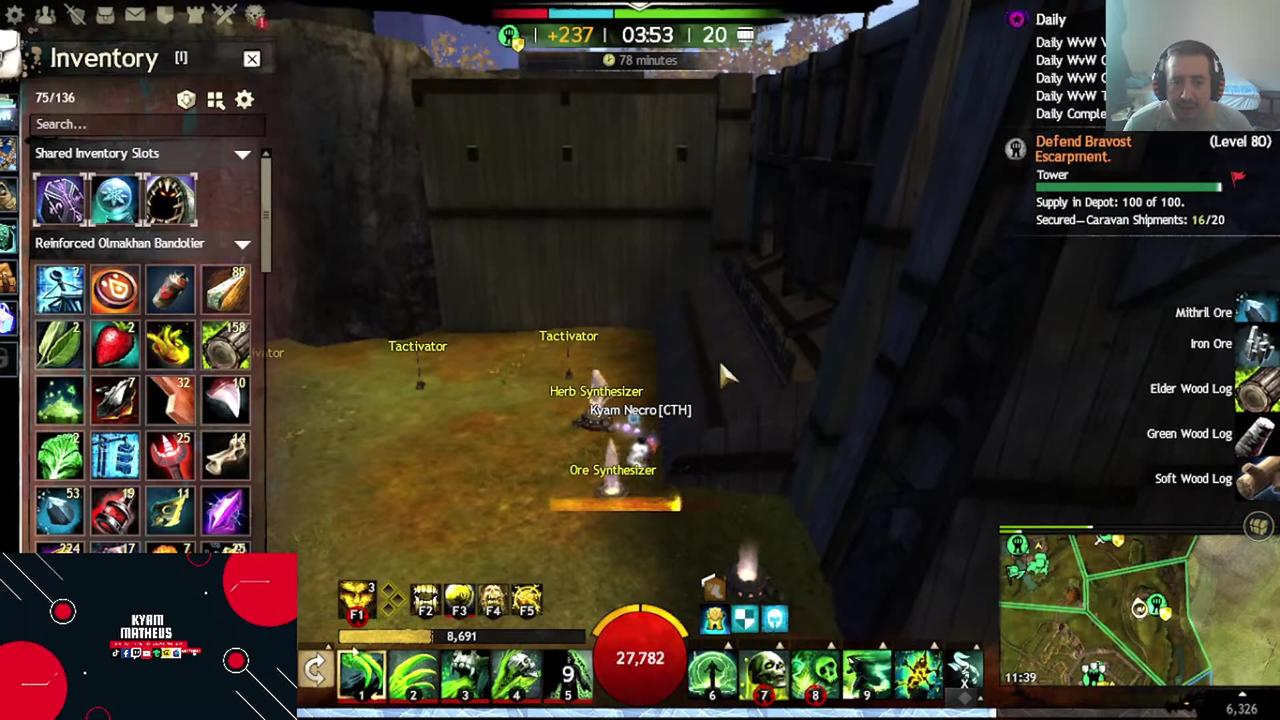Toggle the guild shield icon in top bar
1280x720 pixels.
coord(165,14)
